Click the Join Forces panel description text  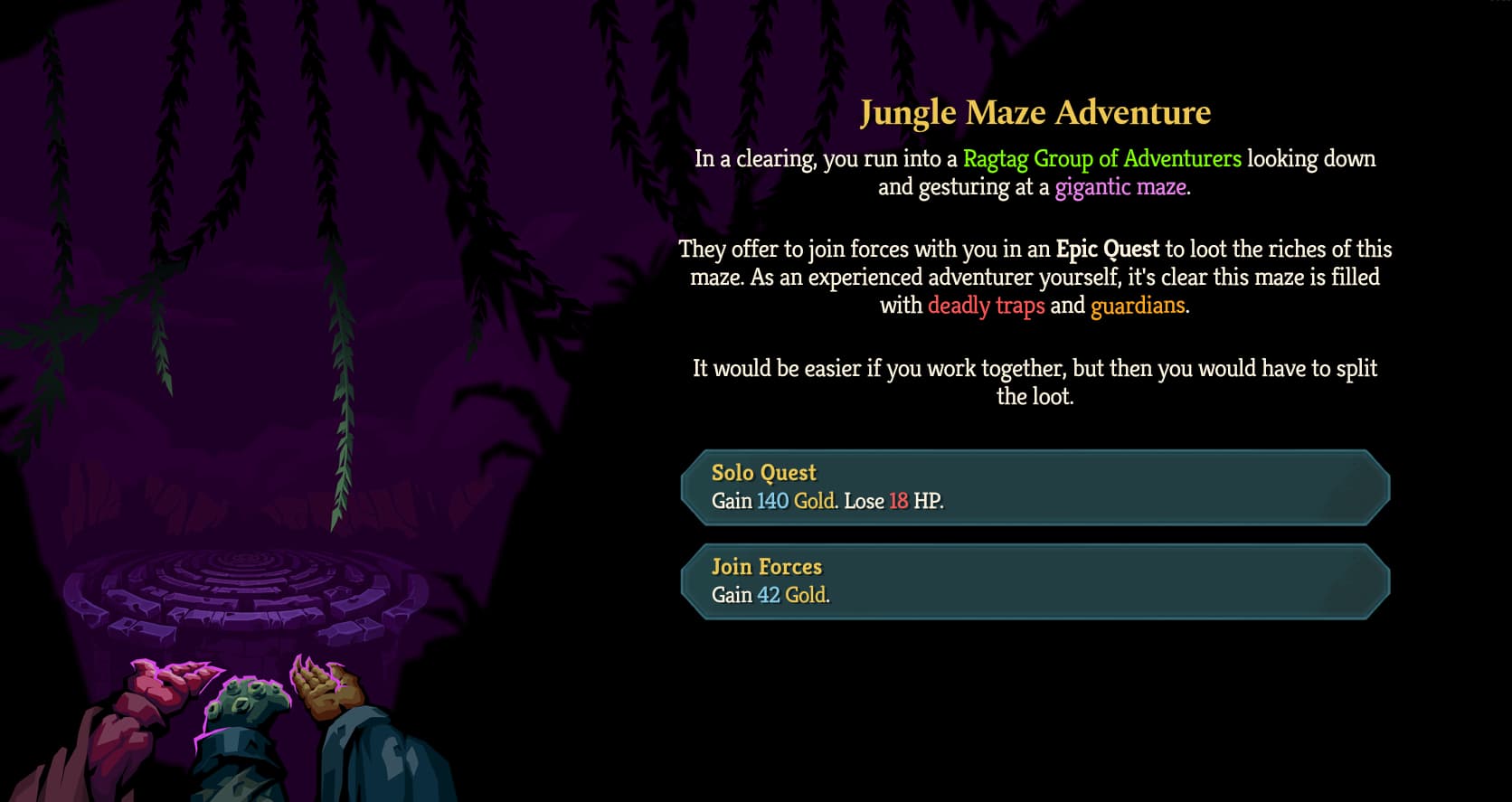[770, 596]
